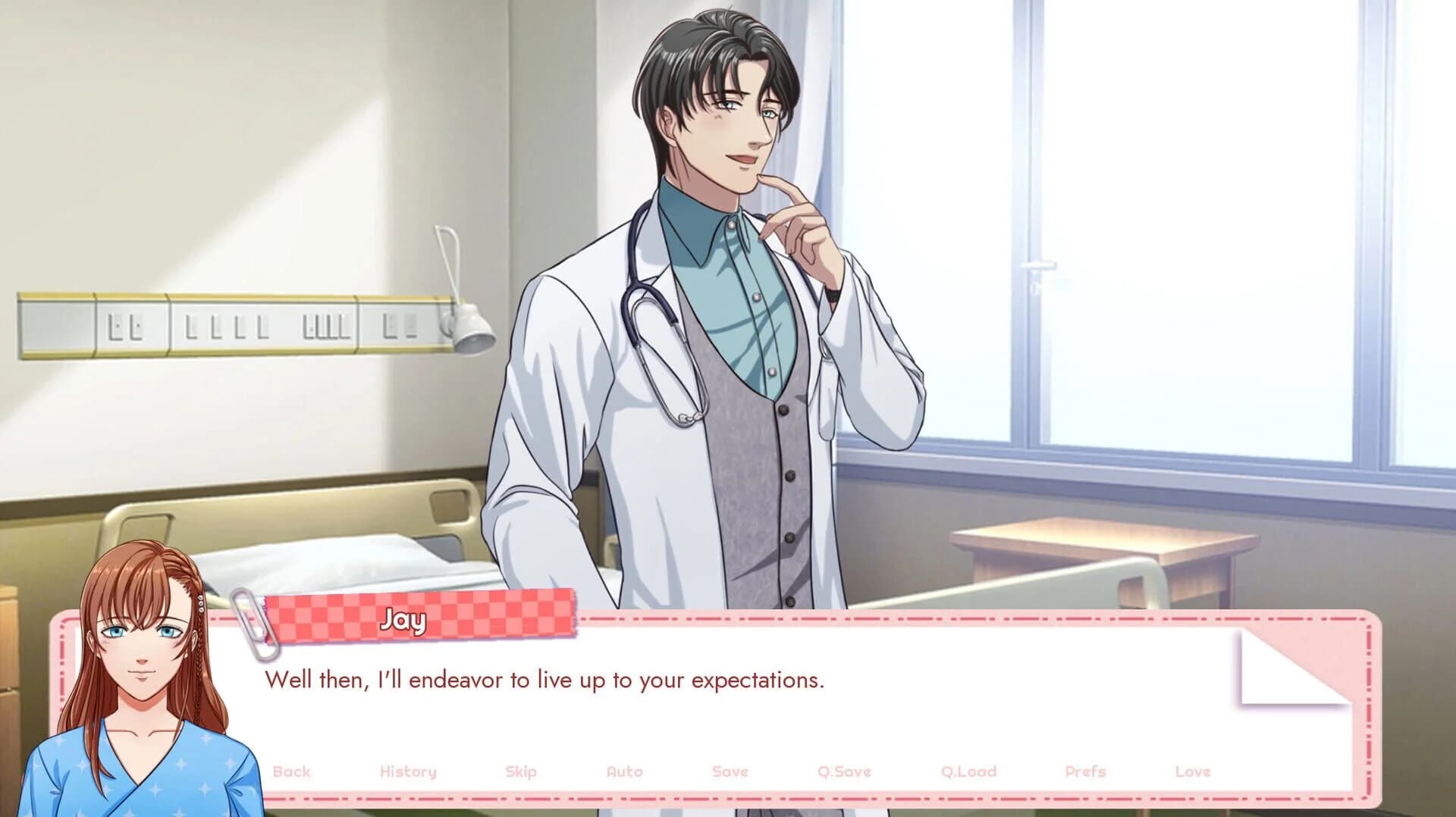Open the Save screen

tap(729, 771)
